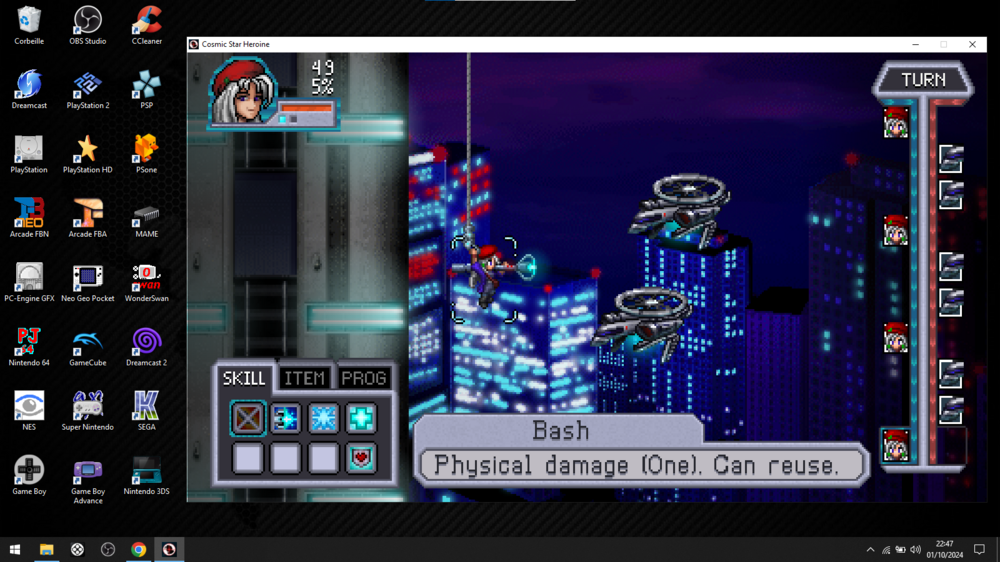The image size is (1000, 562).
Task: Choose the Bash skill icon
Action: (x=248, y=418)
